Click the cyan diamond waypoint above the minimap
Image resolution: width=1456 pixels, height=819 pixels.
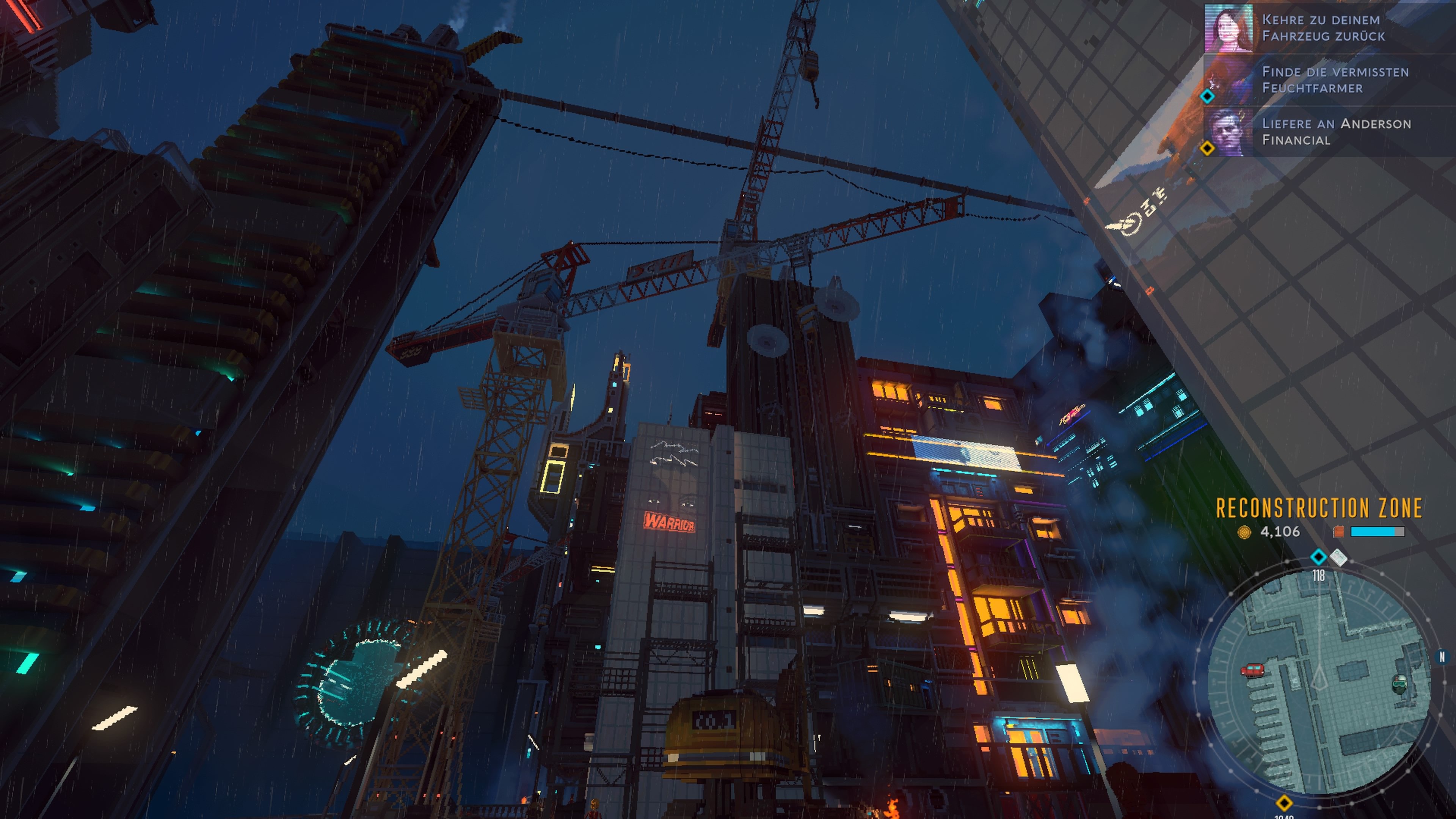(1318, 557)
